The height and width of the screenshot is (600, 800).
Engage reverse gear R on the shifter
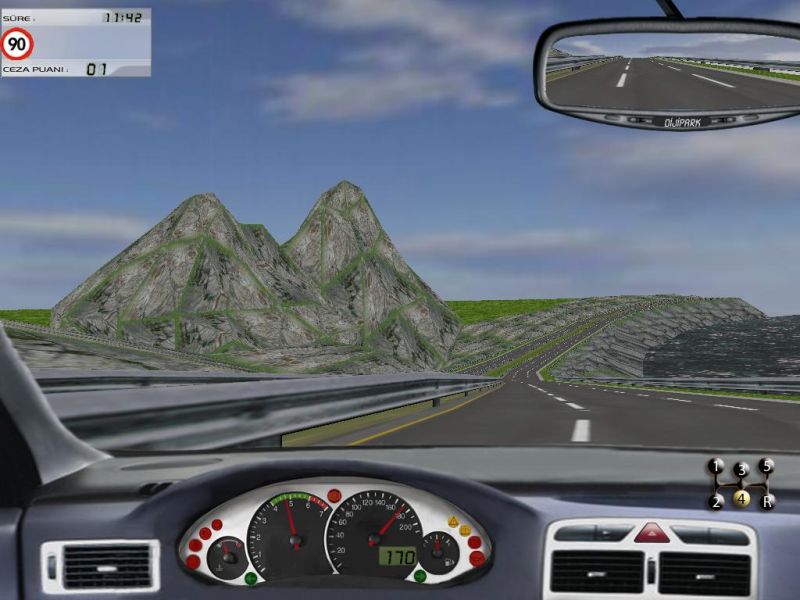coord(767,501)
